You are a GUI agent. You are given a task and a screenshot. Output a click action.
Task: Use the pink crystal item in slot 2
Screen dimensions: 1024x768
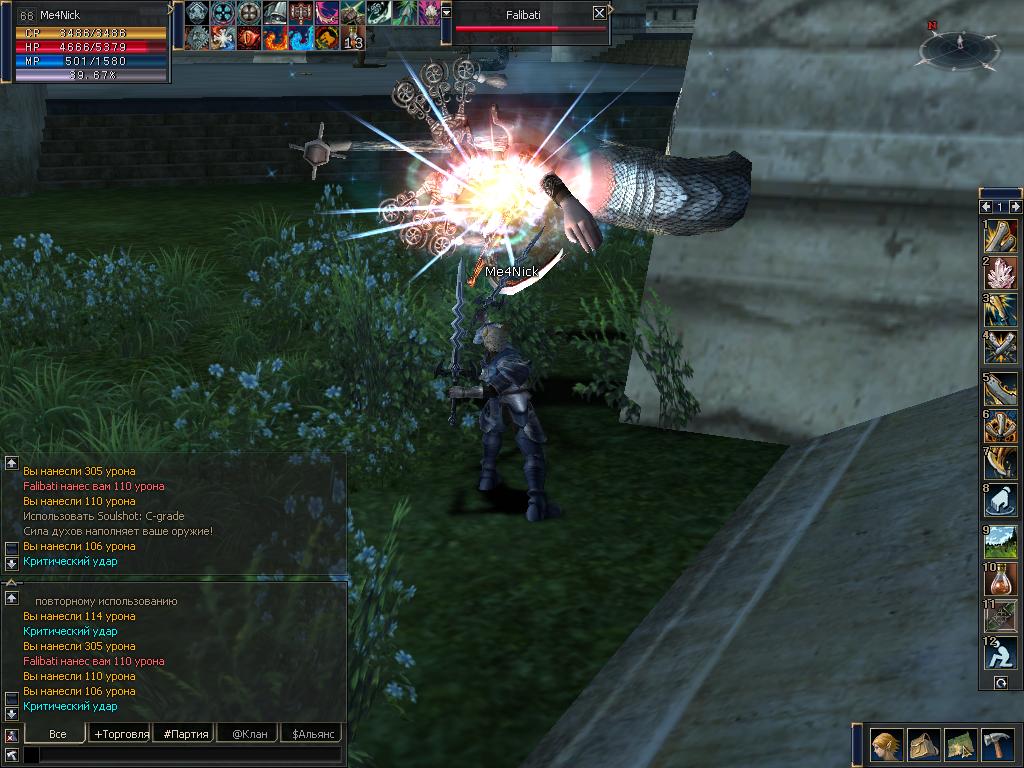coord(1000,273)
